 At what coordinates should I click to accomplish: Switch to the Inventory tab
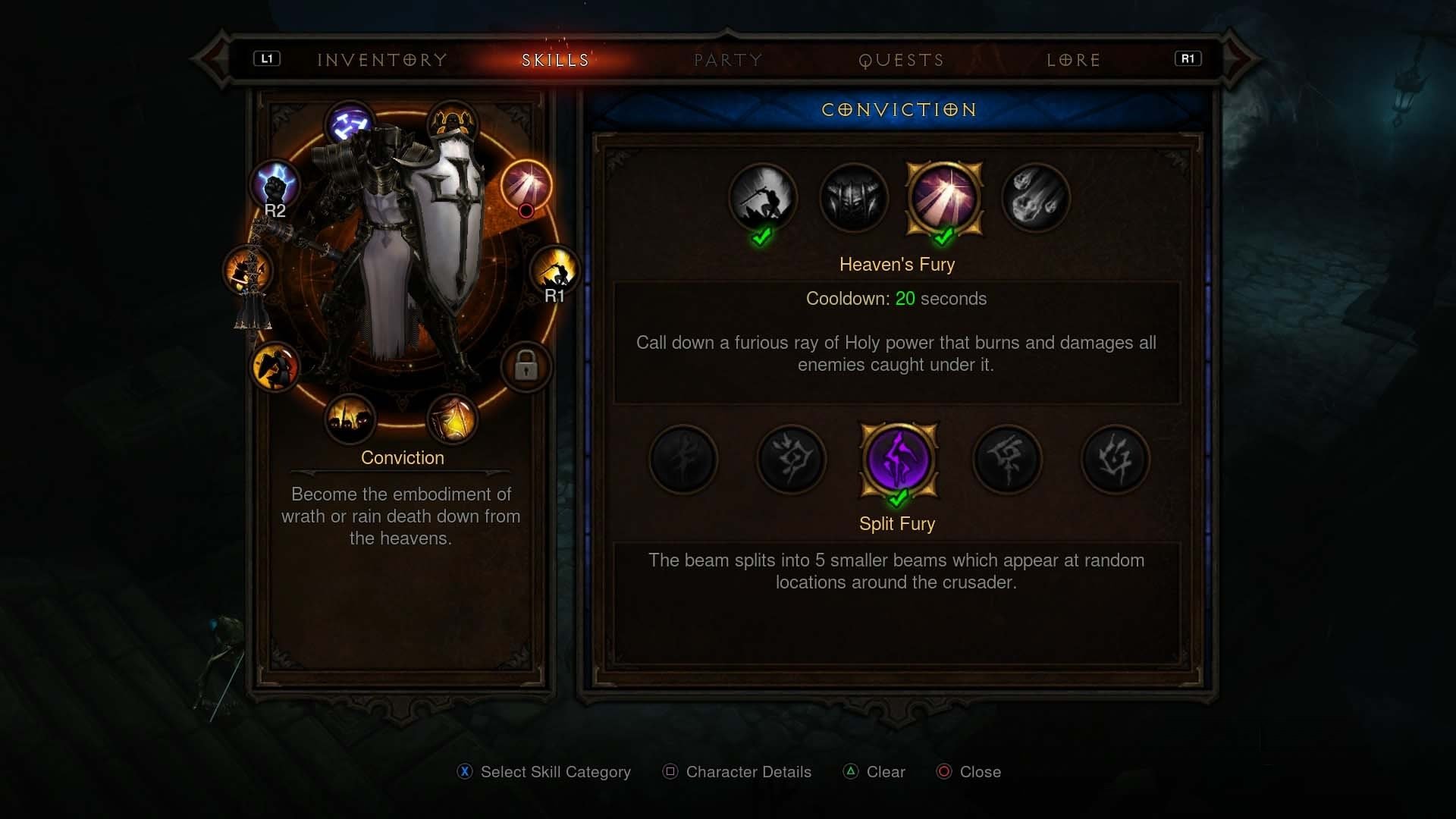coord(382,59)
